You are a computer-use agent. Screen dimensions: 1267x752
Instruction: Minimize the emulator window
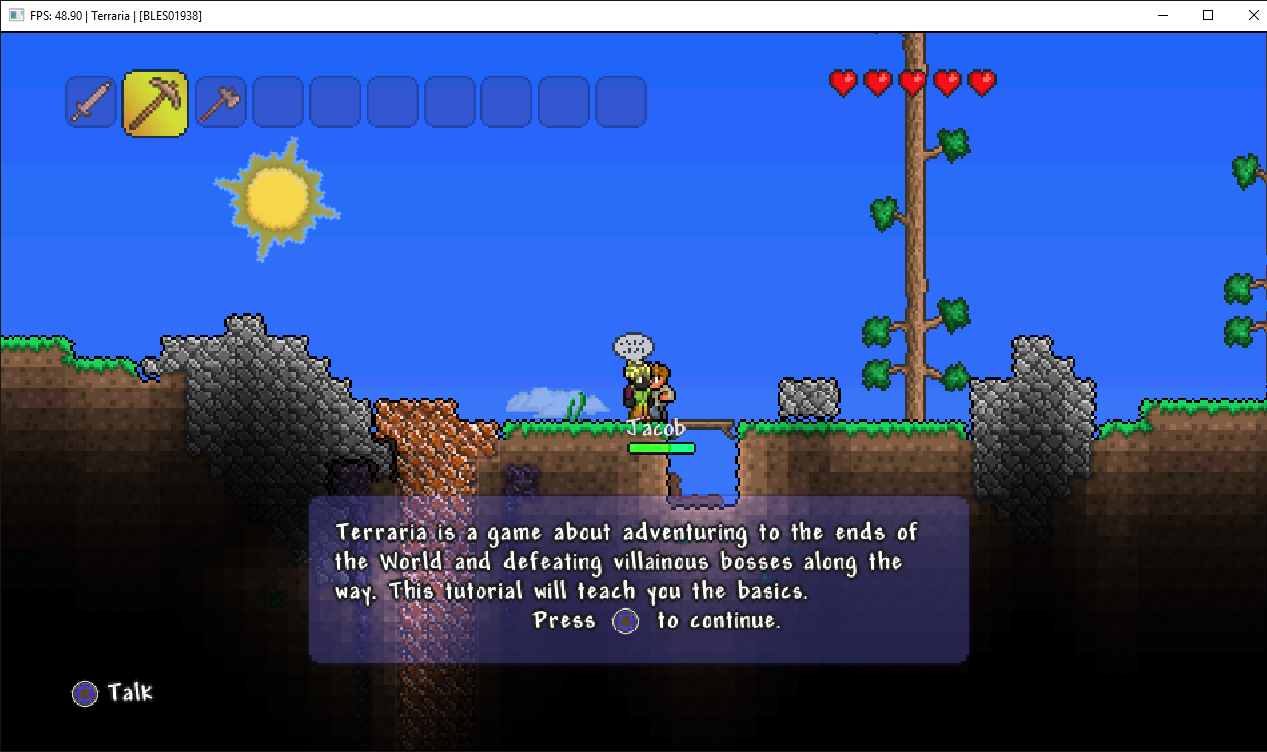(1163, 15)
